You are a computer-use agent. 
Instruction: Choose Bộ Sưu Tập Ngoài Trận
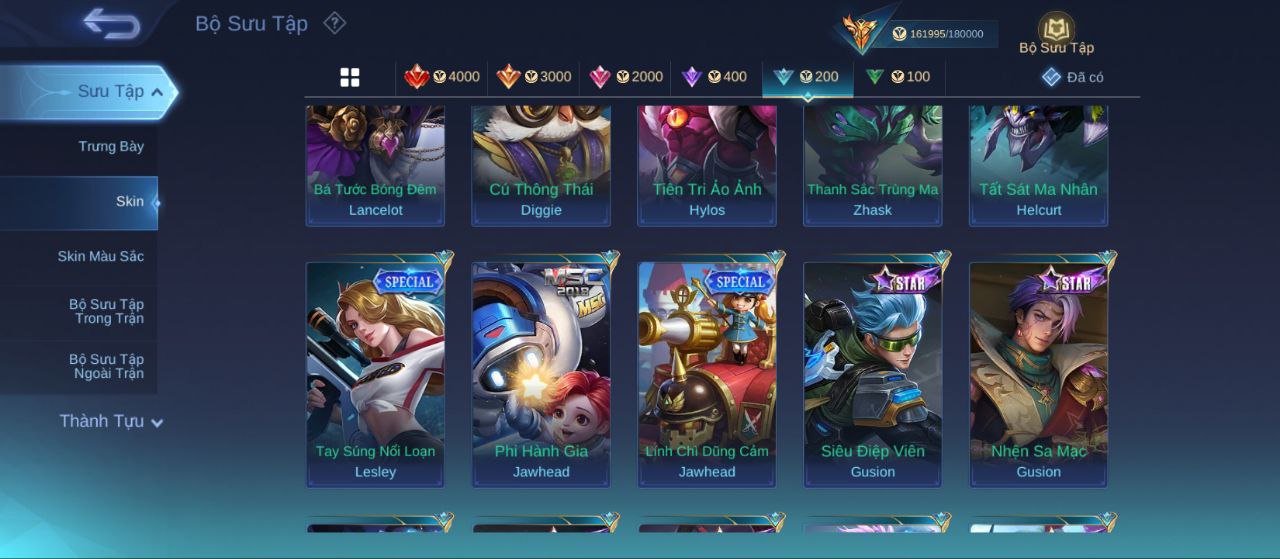coord(106,367)
